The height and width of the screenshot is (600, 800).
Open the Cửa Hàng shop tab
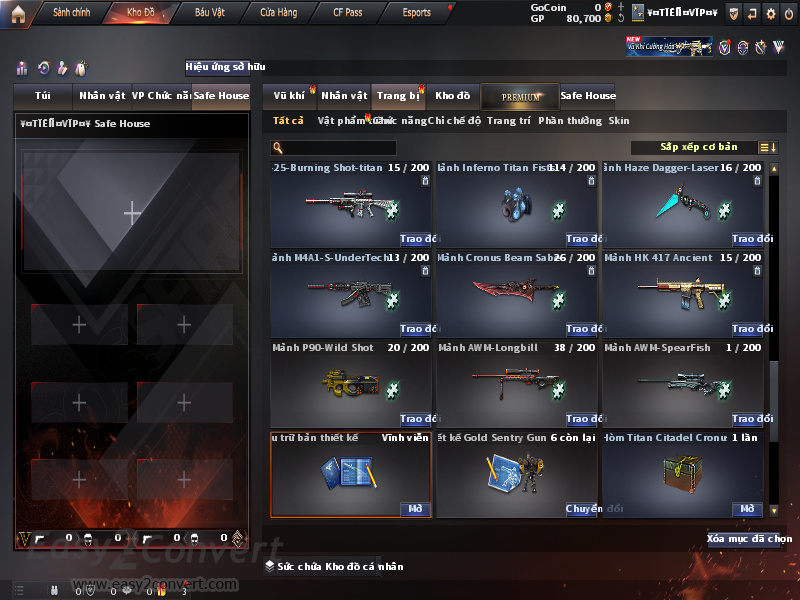click(279, 13)
